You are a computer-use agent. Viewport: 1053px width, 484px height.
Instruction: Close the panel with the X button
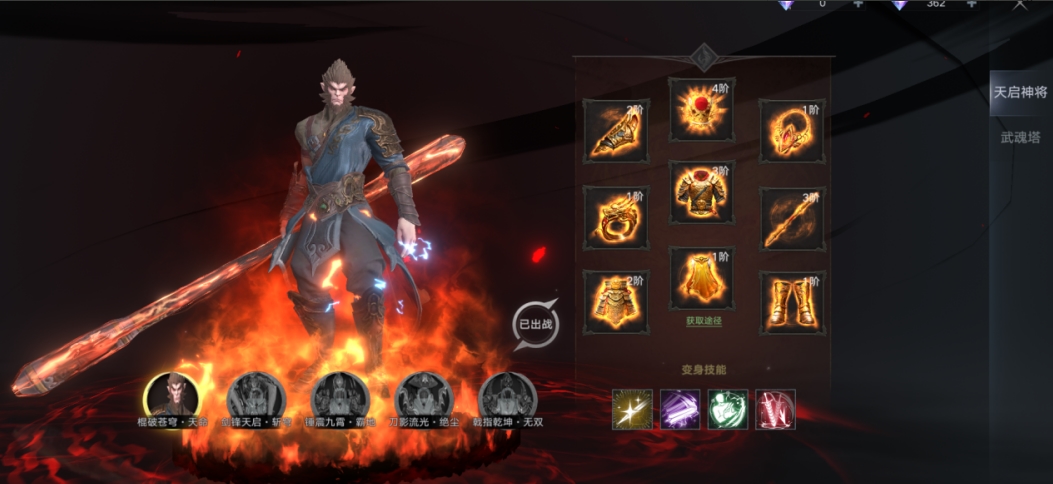1019,5
